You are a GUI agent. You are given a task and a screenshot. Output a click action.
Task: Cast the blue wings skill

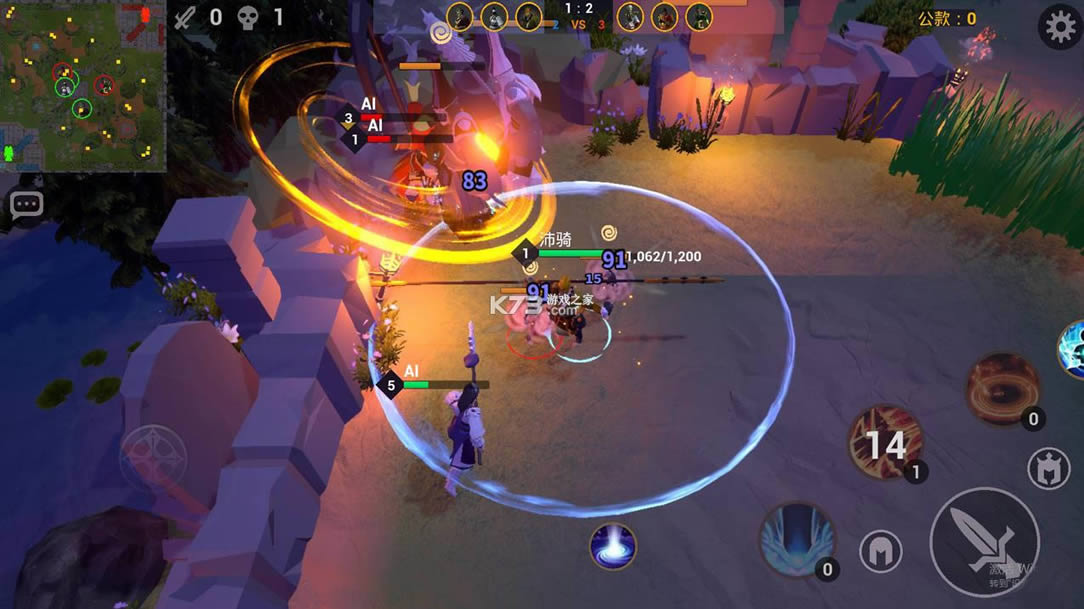coord(796,540)
